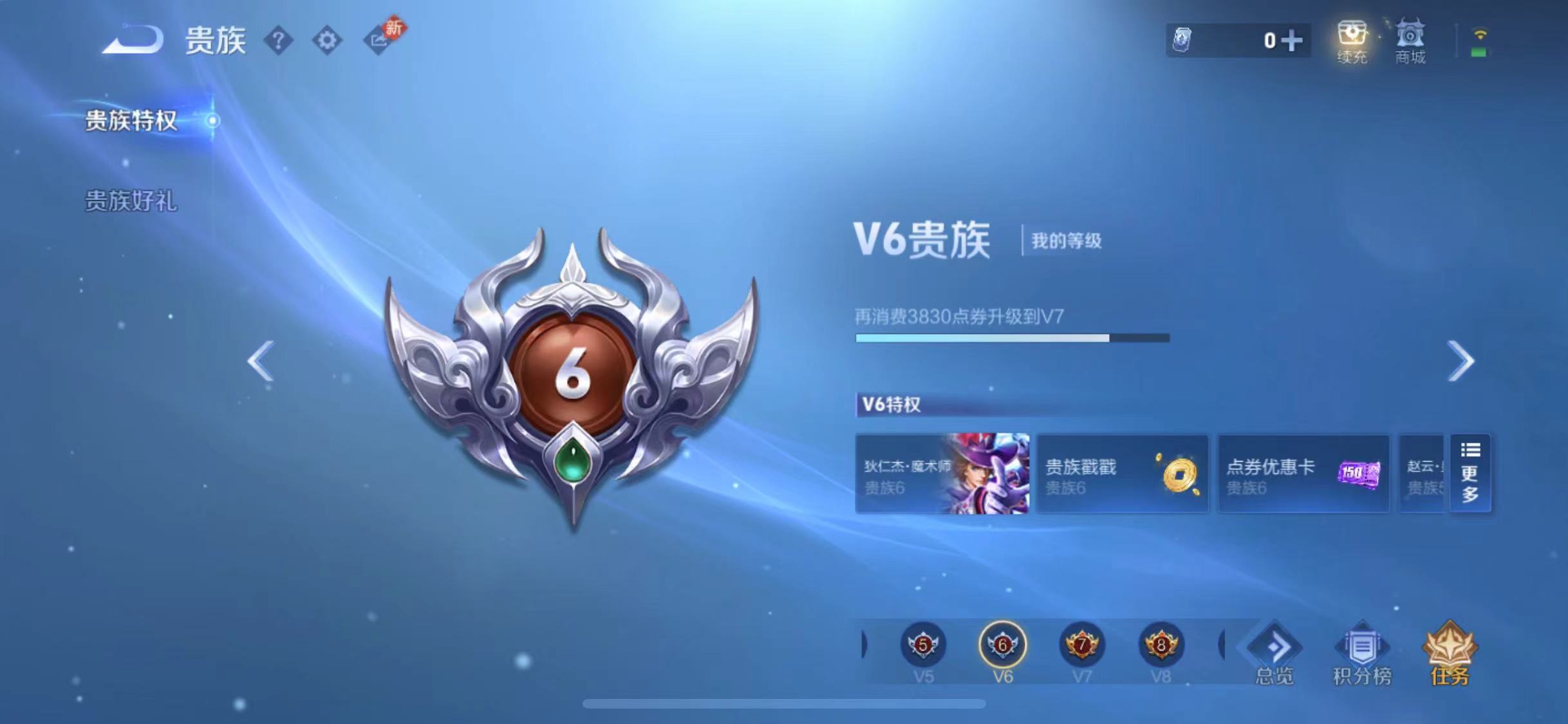Open the settings gear icon
The height and width of the screenshot is (724, 1568).
pyautogui.click(x=328, y=39)
